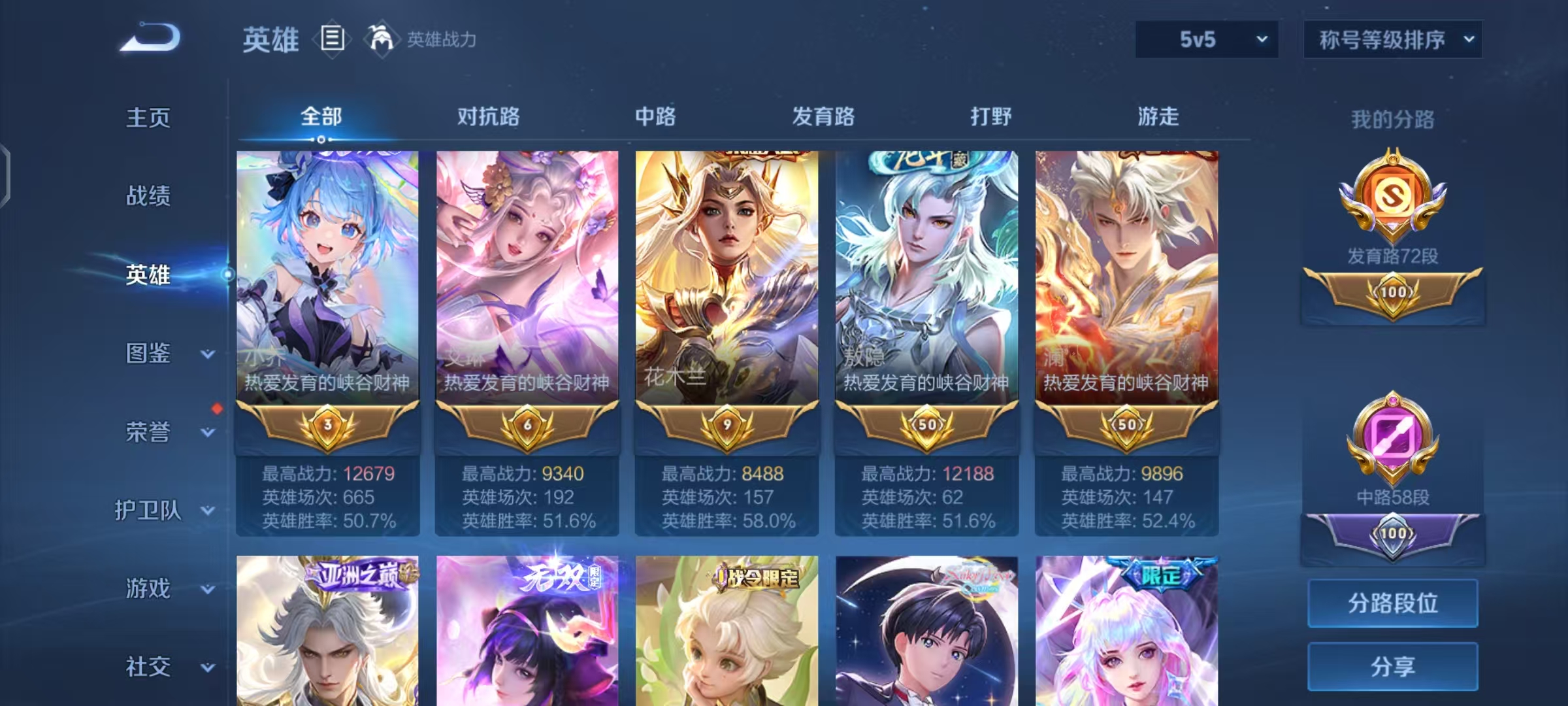Open the 5v5 mode dropdown

[x=1205, y=39]
